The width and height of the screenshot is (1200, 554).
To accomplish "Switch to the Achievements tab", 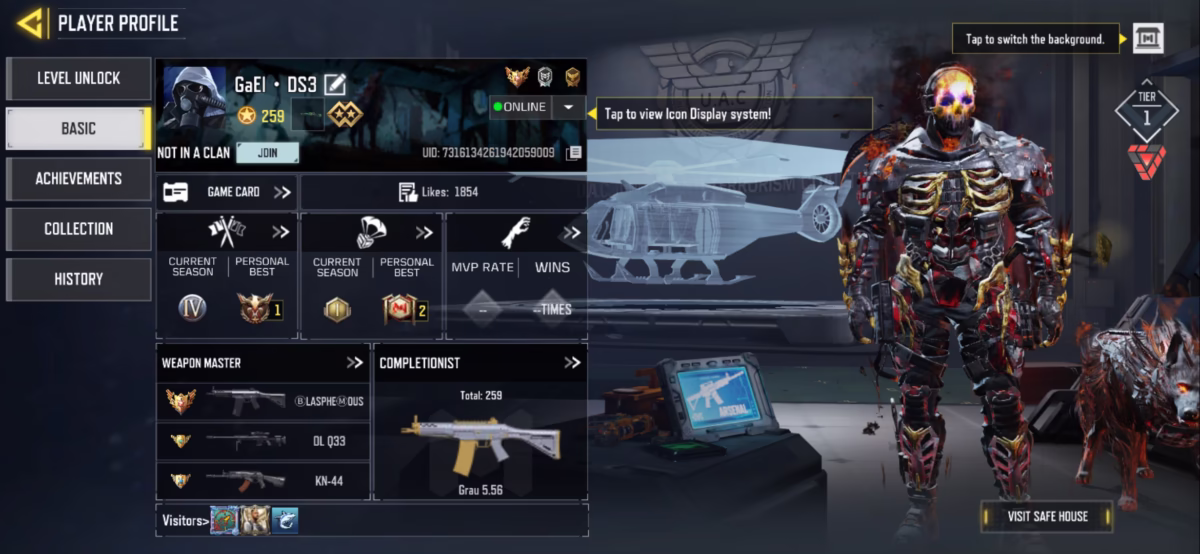I will (x=78, y=178).
